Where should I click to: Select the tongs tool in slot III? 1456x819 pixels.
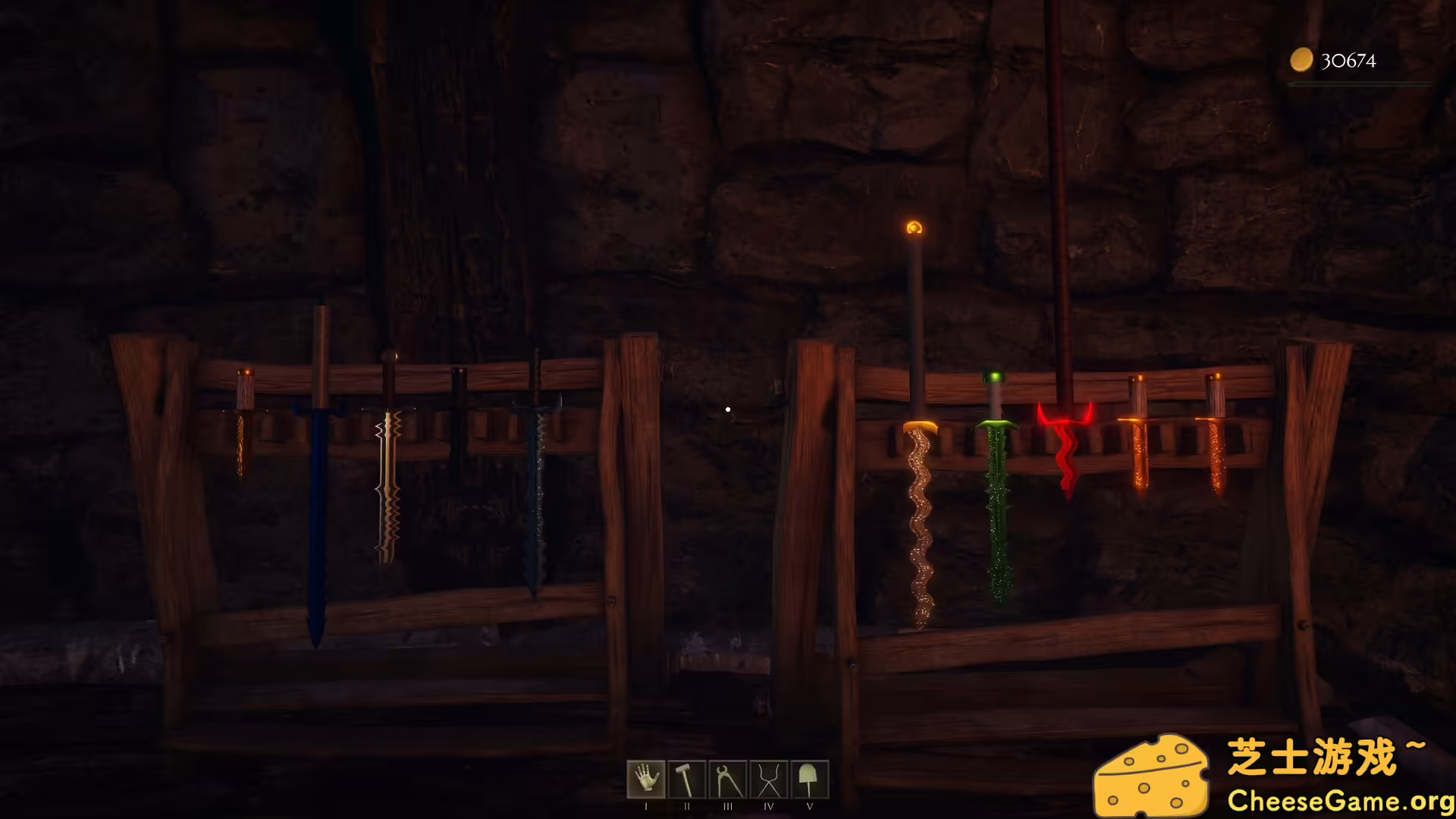pyautogui.click(x=728, y=779)
